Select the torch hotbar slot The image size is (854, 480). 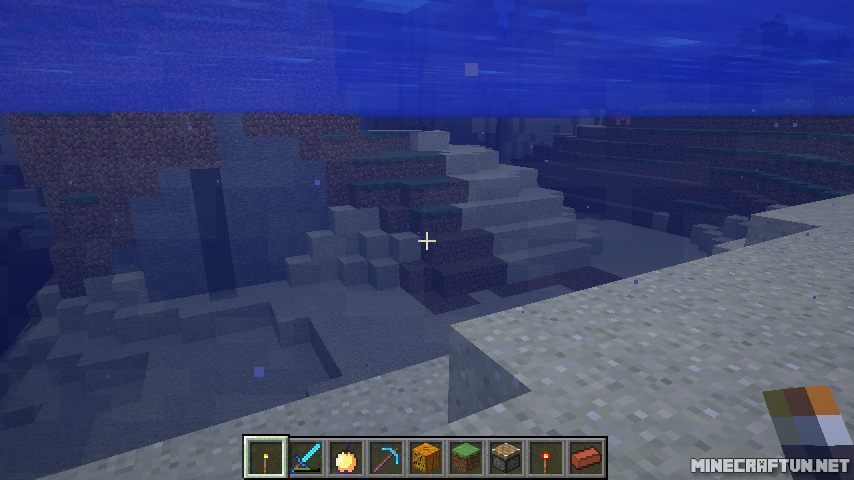point(266,457)
